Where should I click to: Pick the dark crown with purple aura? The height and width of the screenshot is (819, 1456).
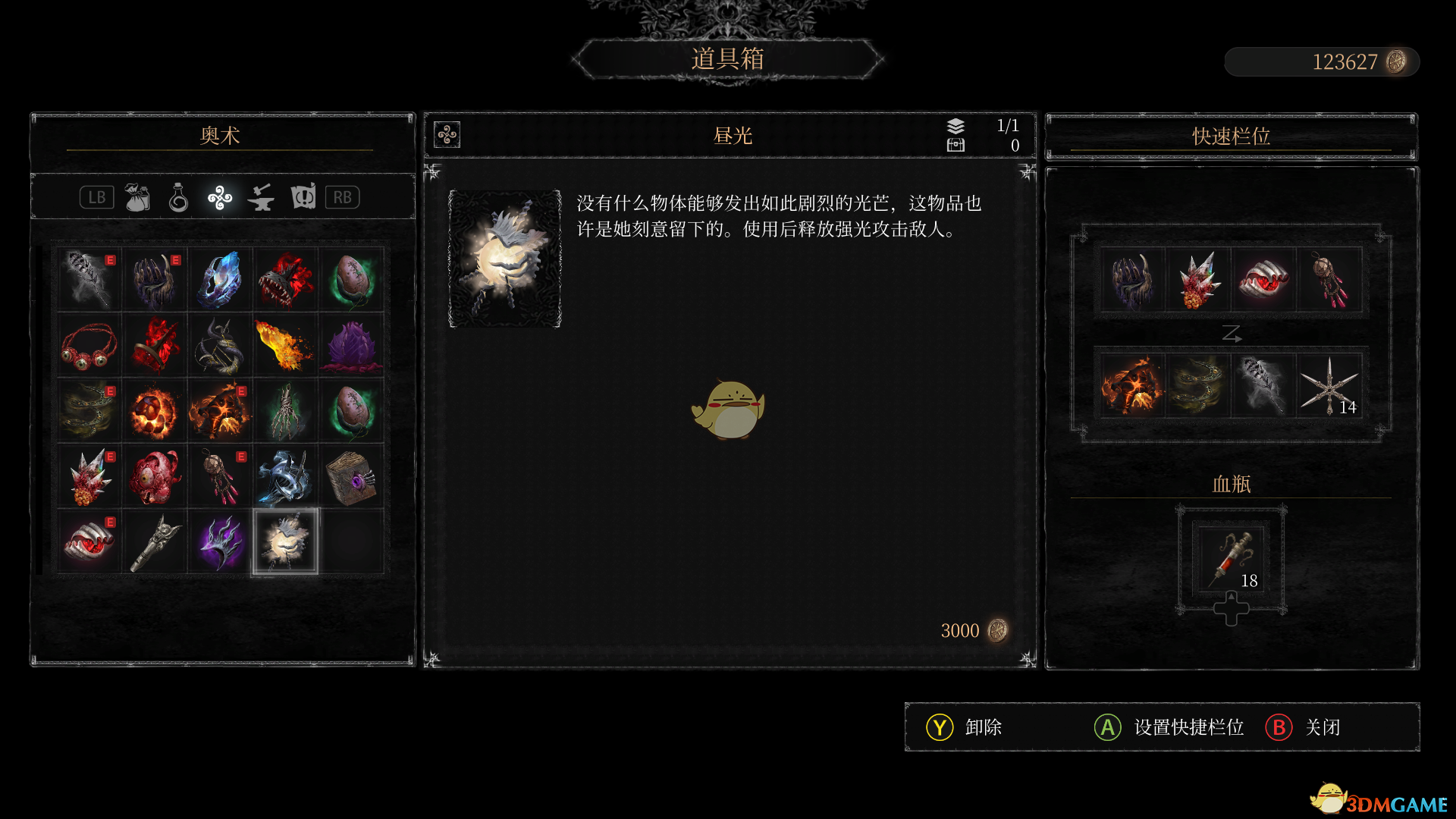(220, 541)
